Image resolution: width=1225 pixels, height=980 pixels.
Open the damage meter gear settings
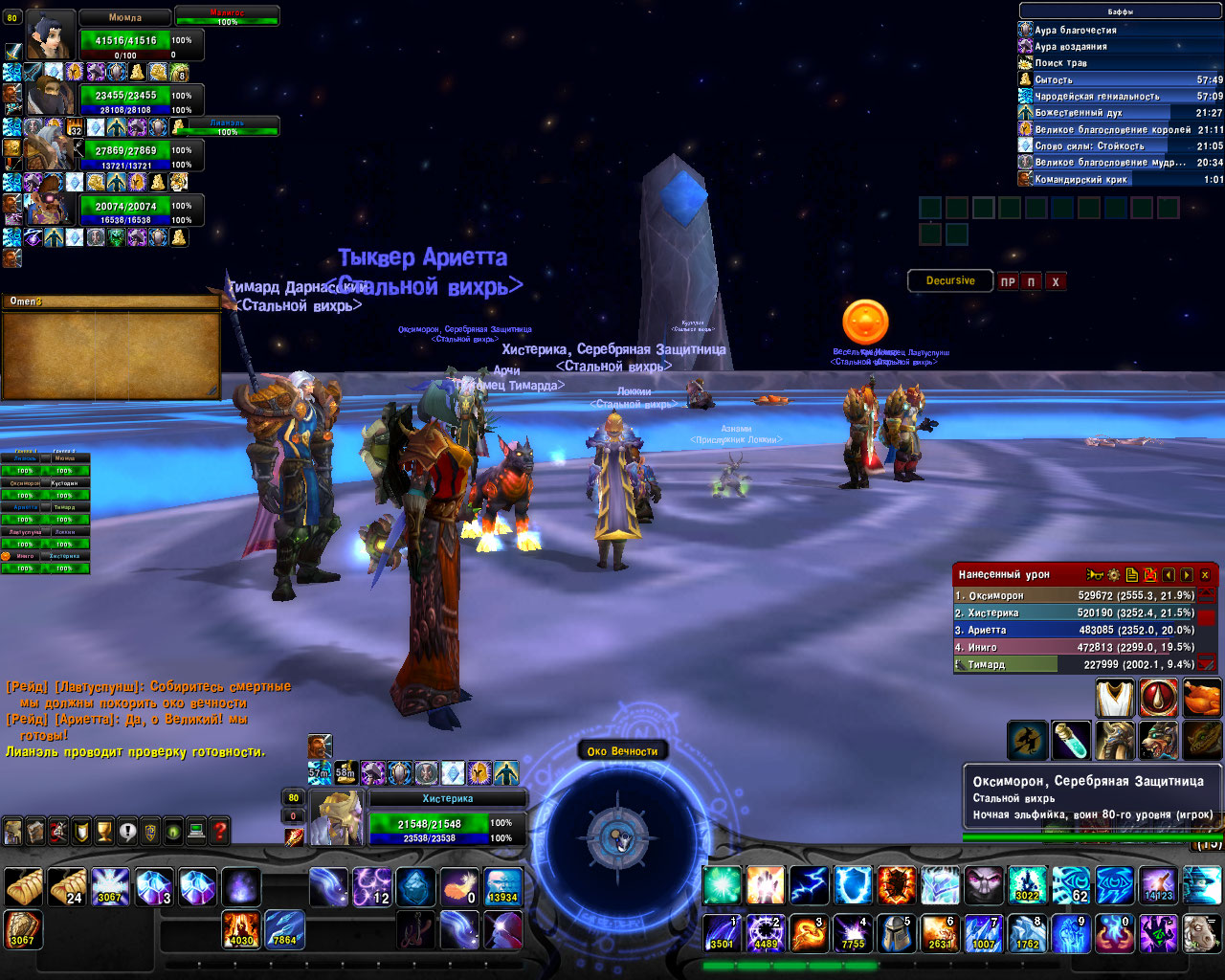[x=1114, y=575]
